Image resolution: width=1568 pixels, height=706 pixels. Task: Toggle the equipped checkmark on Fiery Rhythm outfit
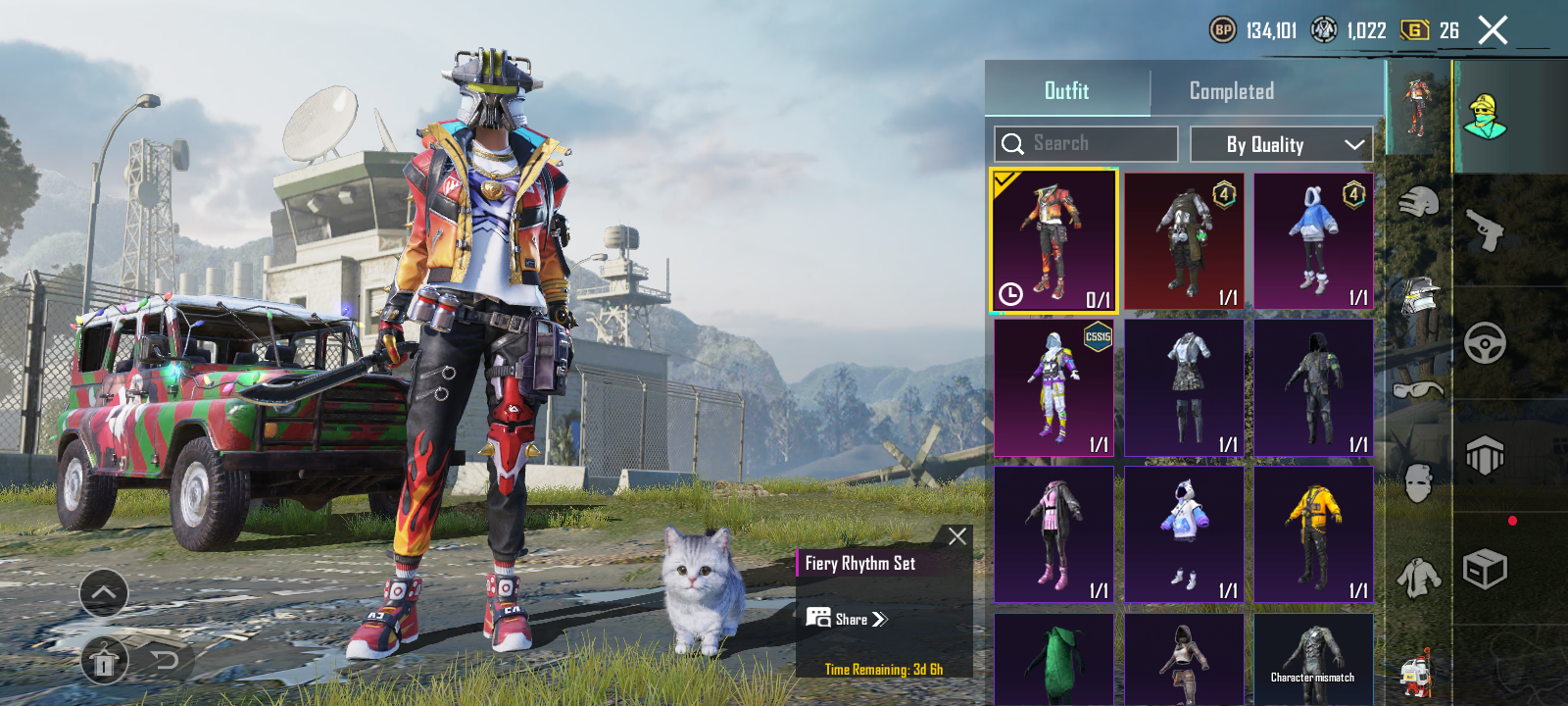click(1004, 180)
